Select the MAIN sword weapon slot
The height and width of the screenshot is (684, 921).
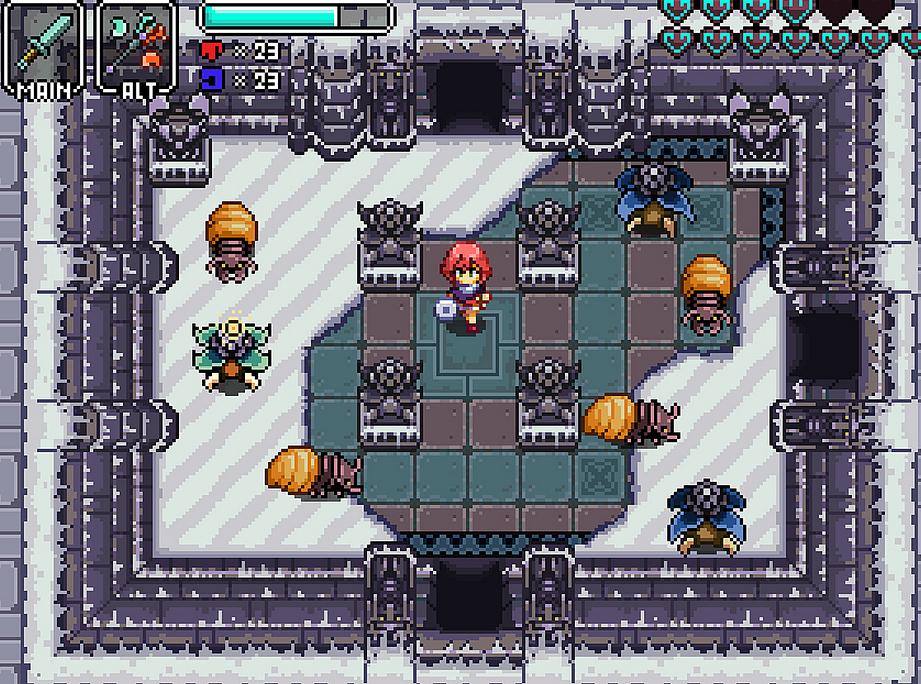tap(44, 46)
